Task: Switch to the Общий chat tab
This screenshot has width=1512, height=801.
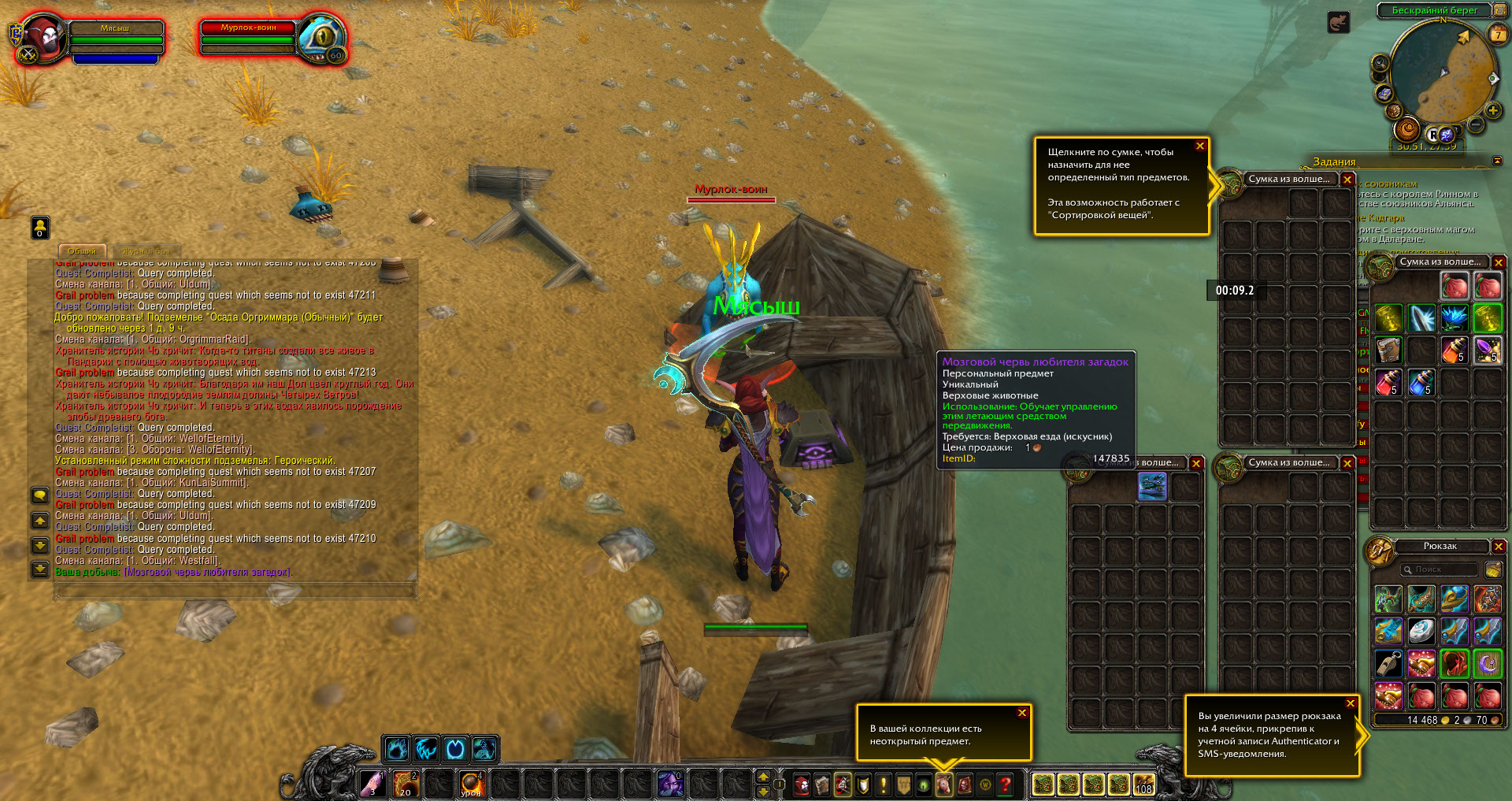Action: coord(82,251)
